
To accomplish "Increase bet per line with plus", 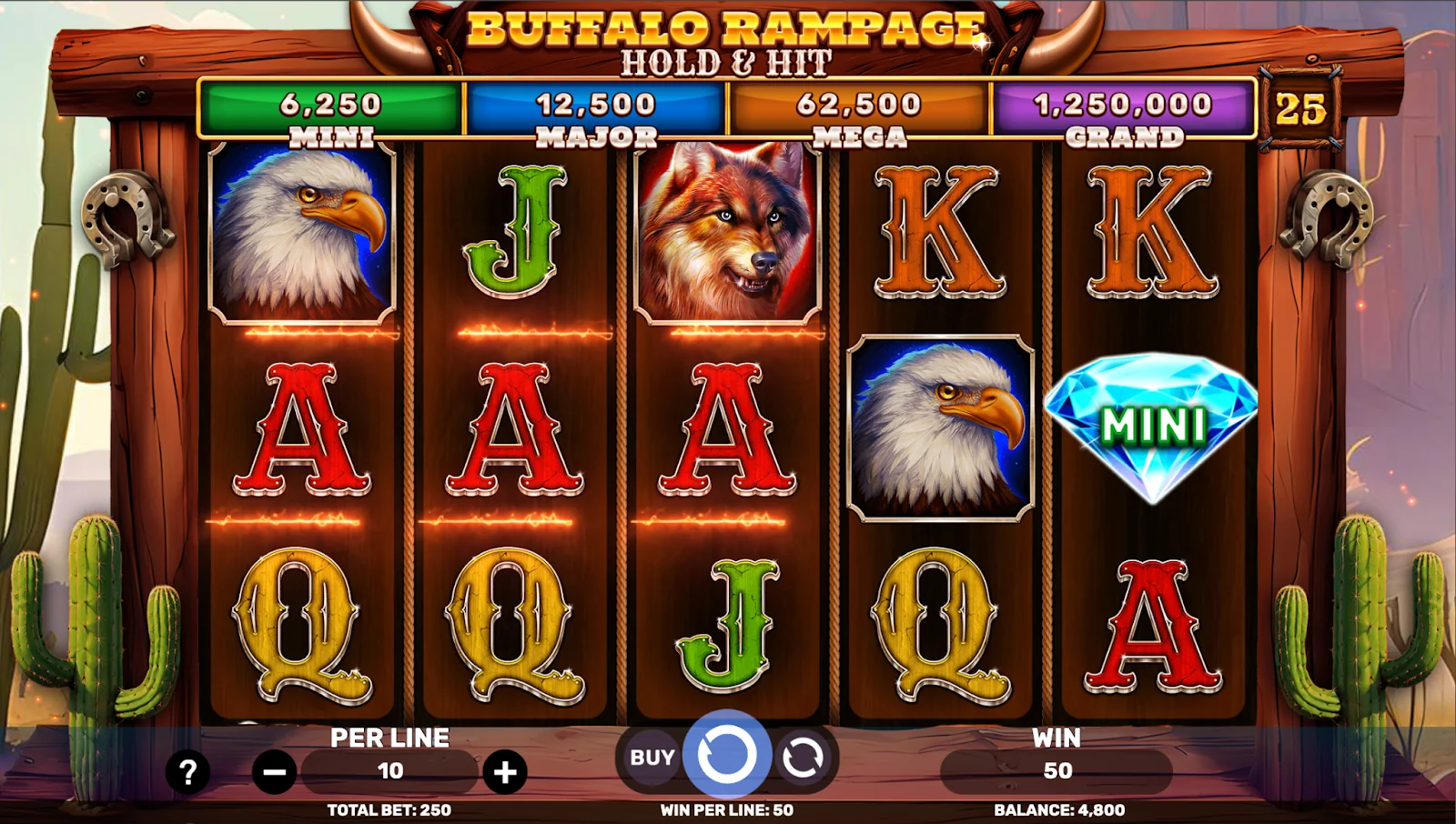I will click(505, 773).
